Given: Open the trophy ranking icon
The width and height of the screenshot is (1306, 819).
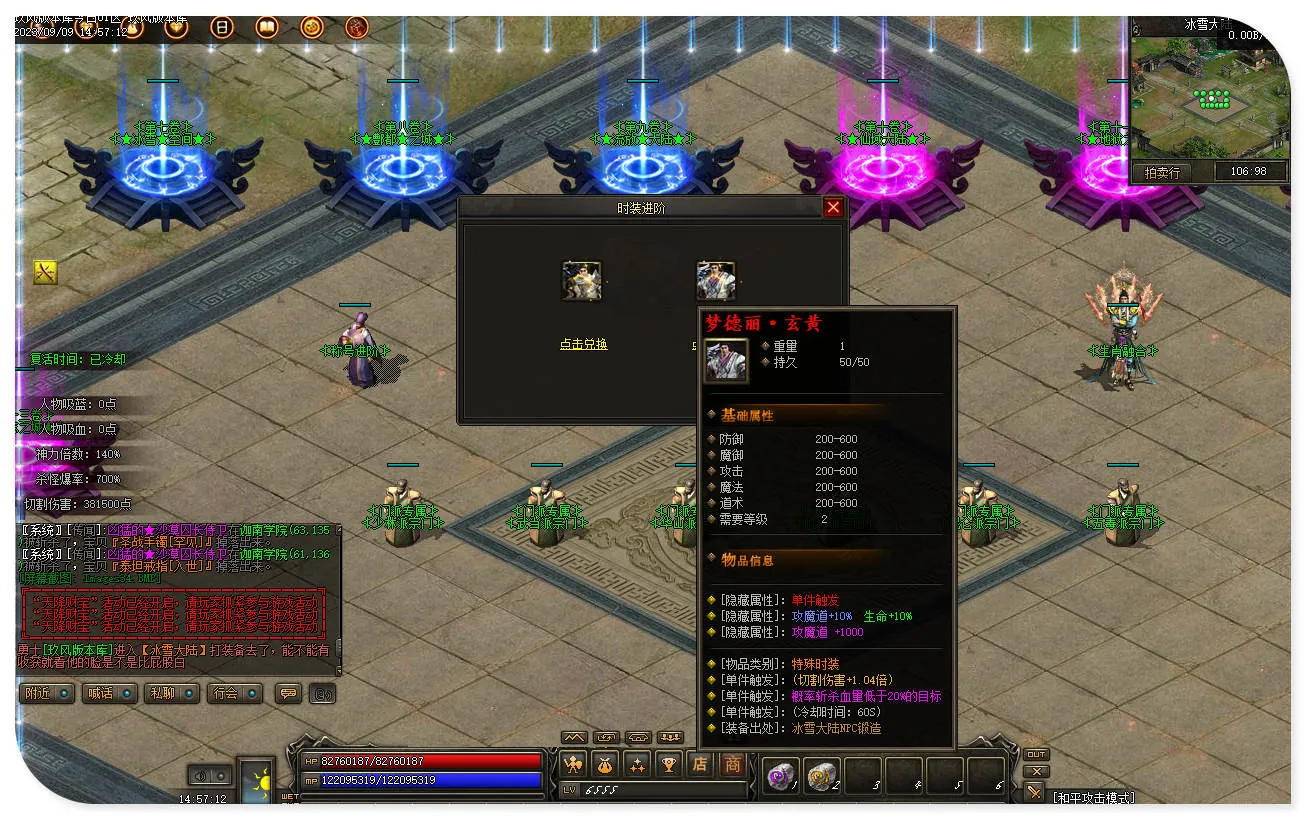Looking at the screenshot, I should point(669,765).
